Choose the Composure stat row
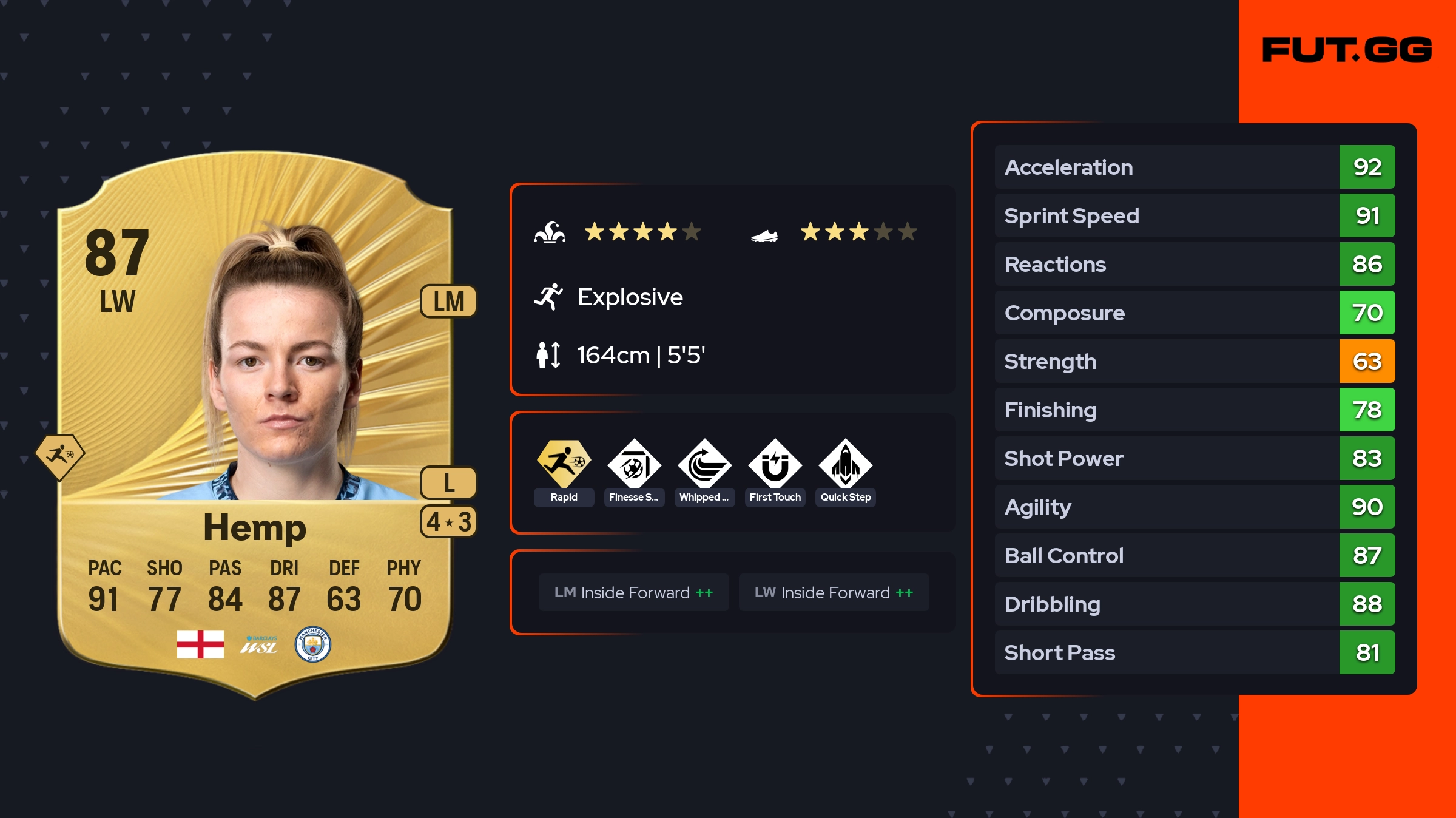1456x818 pixels. pyautogui.click(x=1194, y=313)
